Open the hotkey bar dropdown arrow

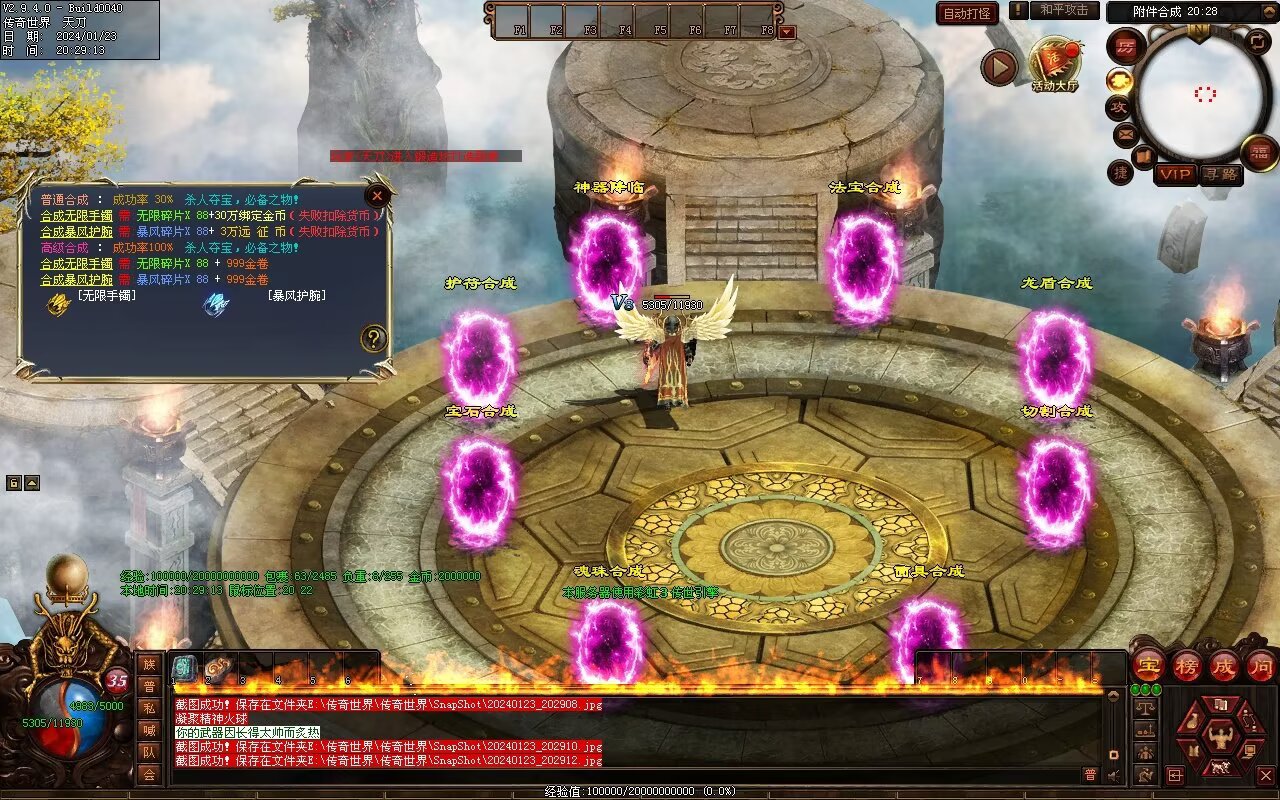pyautogui.click(x=787, y=31)
